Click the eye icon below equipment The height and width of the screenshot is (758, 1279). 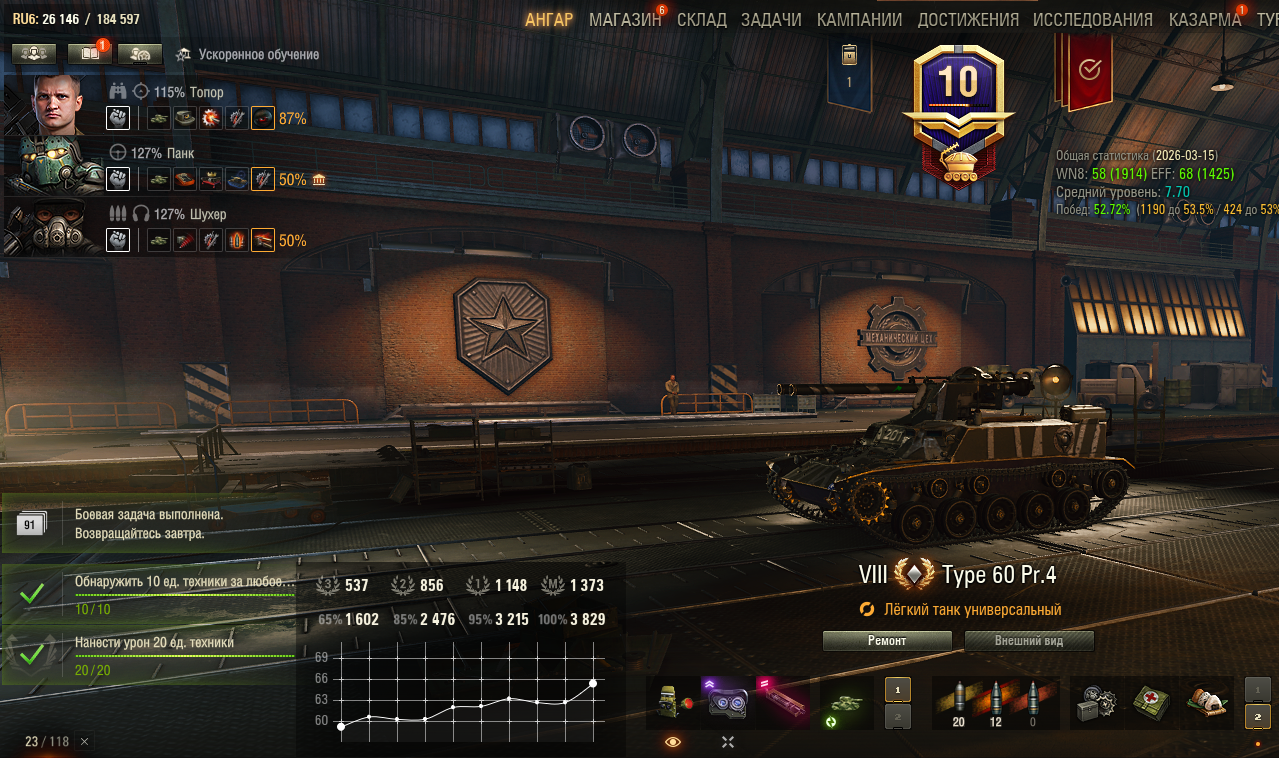pos(672,742)
